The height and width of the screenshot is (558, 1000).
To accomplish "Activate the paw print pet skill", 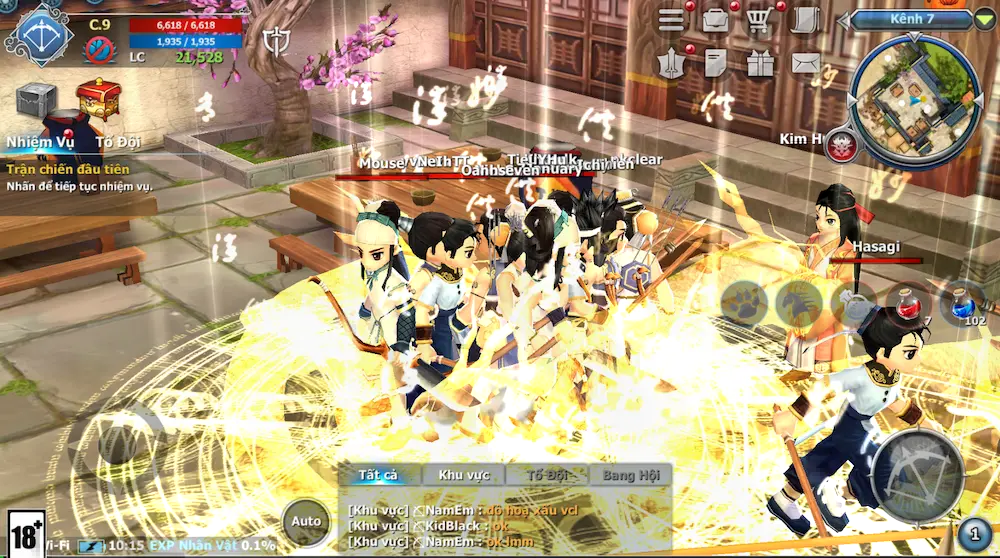I will point(744,303).
